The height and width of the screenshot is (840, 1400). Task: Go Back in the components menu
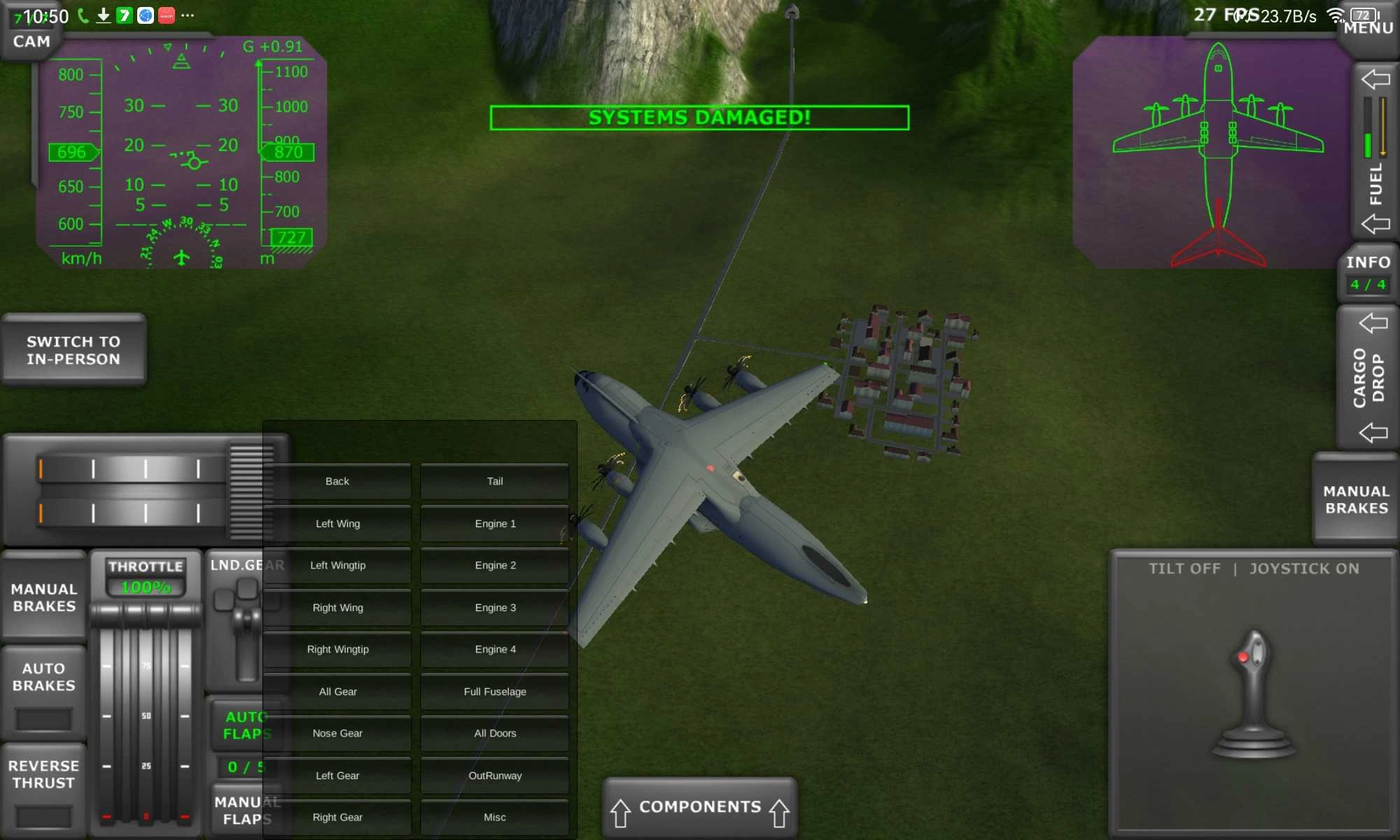tap(337, 481)
